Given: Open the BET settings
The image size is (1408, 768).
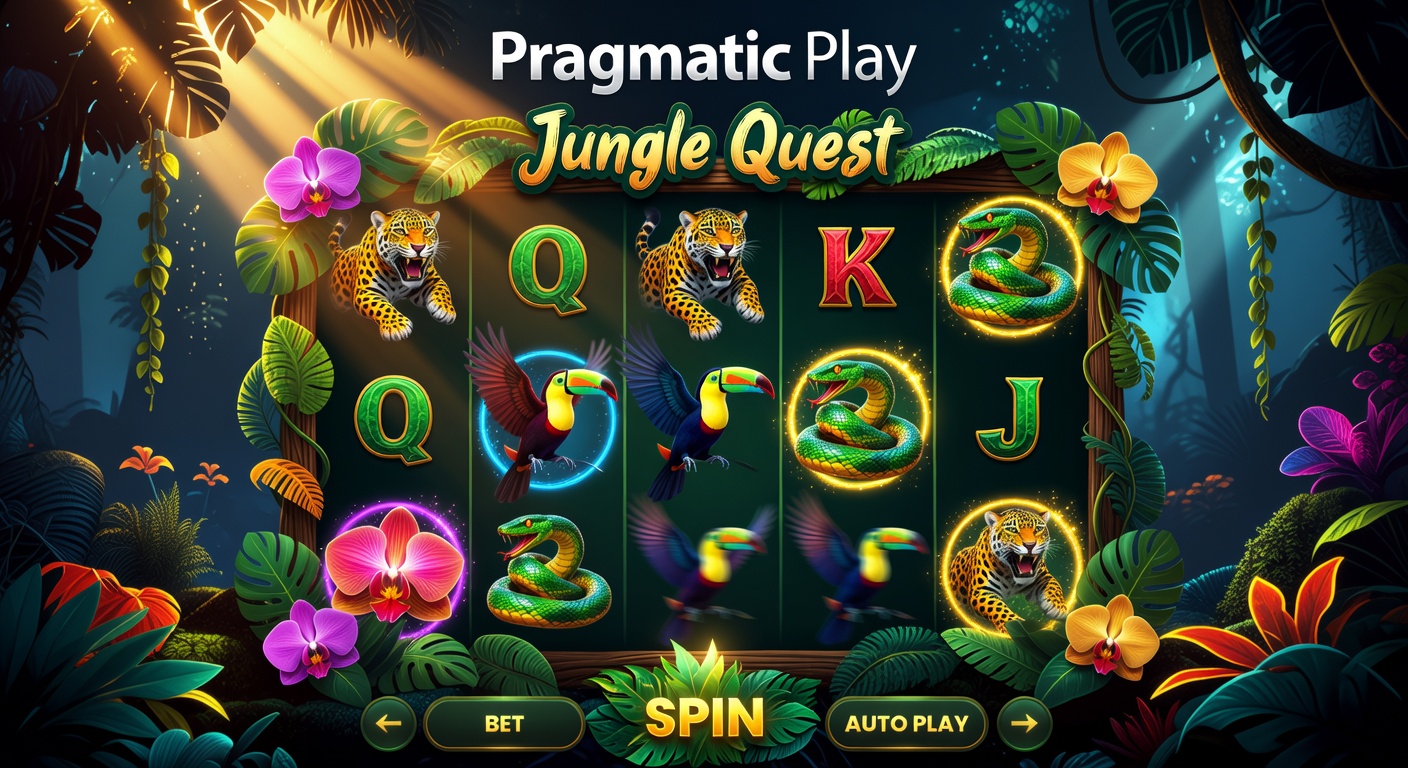Looking at the screenshot, I should tap(505, 722).
